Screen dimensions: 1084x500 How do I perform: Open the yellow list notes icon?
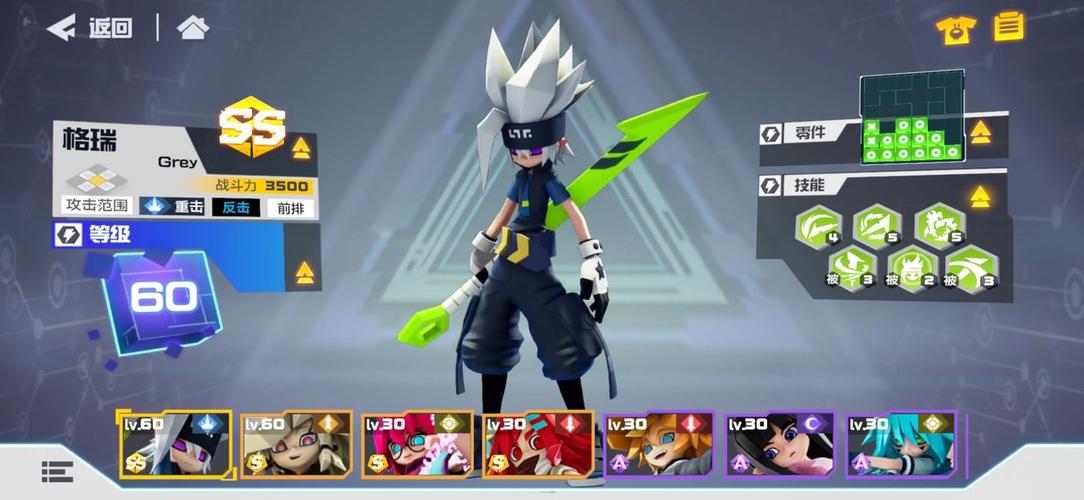coord(1009,26)
